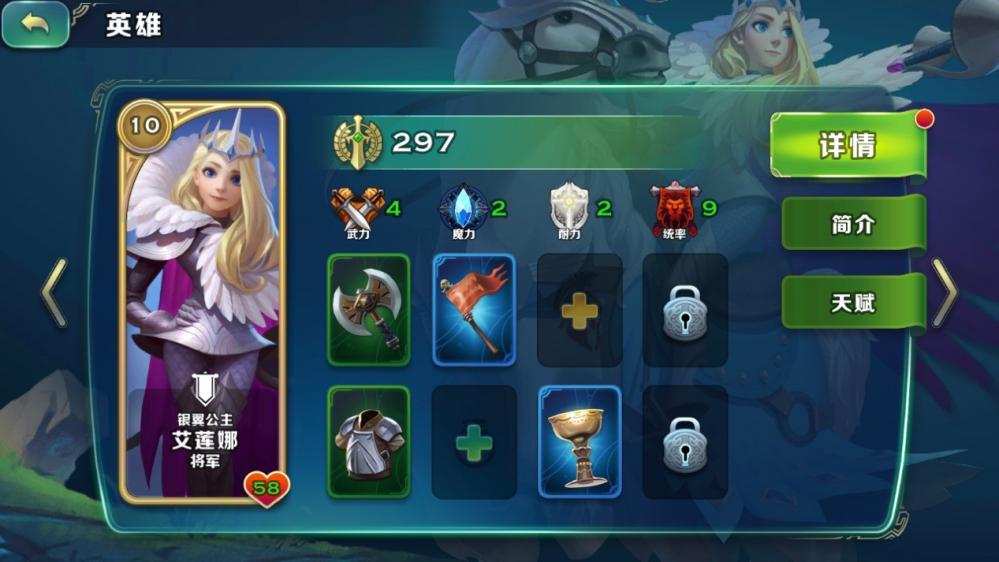This screenshot has width=999, height=562.
Task: Tap the 统率 red lion stat icon
Action: coord(674,207)
